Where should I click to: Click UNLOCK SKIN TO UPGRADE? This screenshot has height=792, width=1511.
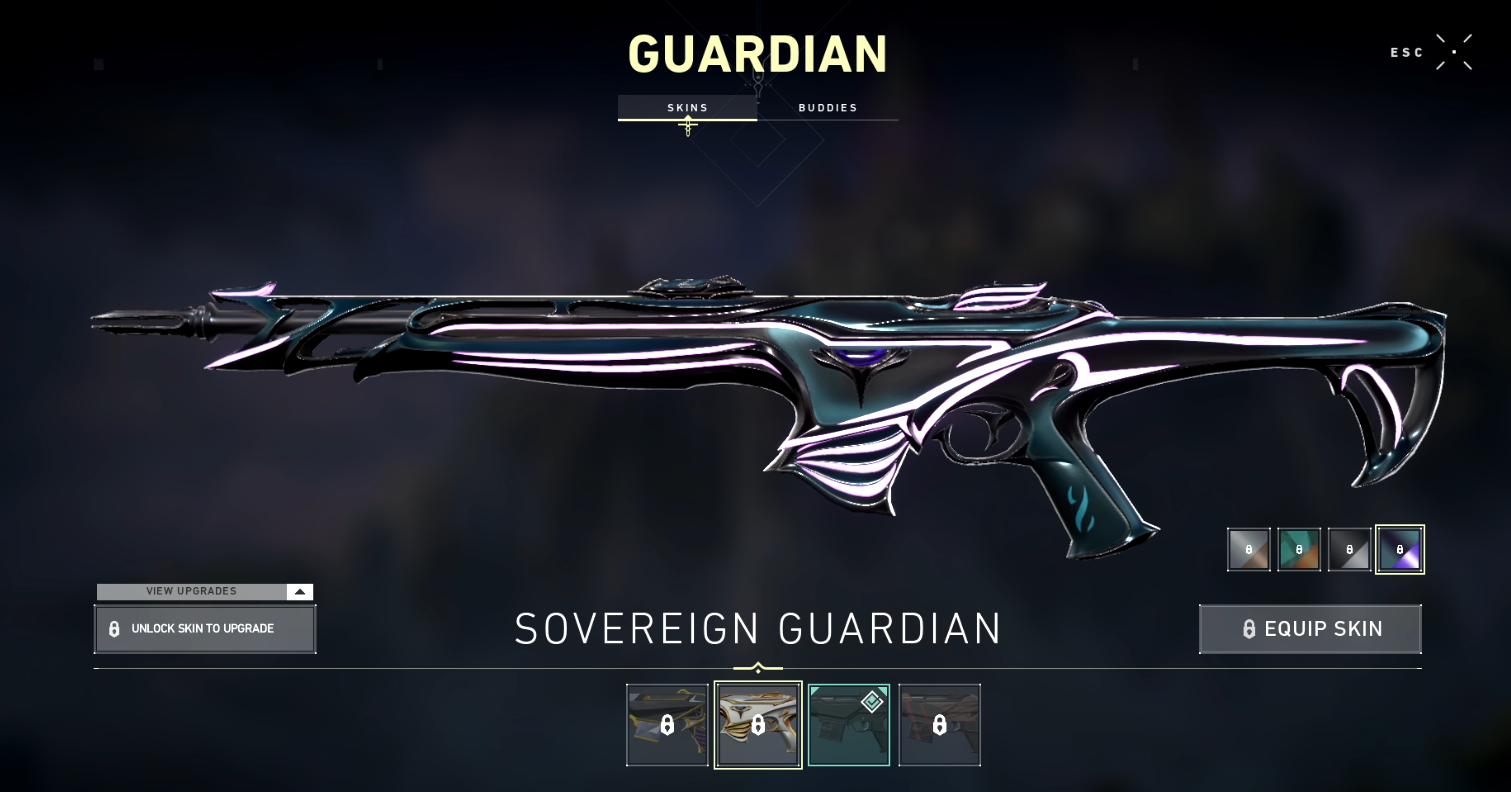205,628
